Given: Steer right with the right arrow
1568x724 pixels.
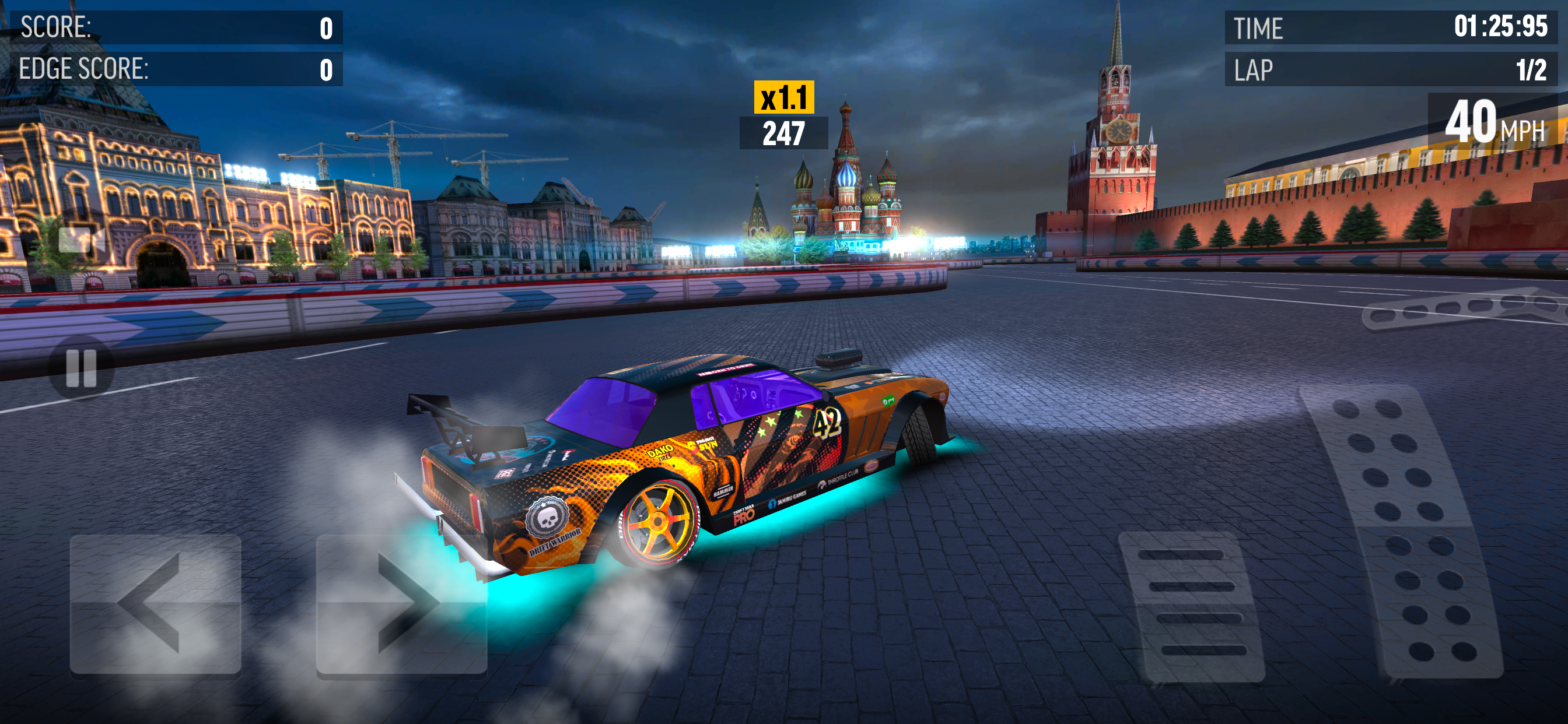Looking at the screenshot, I should [402, 604].
